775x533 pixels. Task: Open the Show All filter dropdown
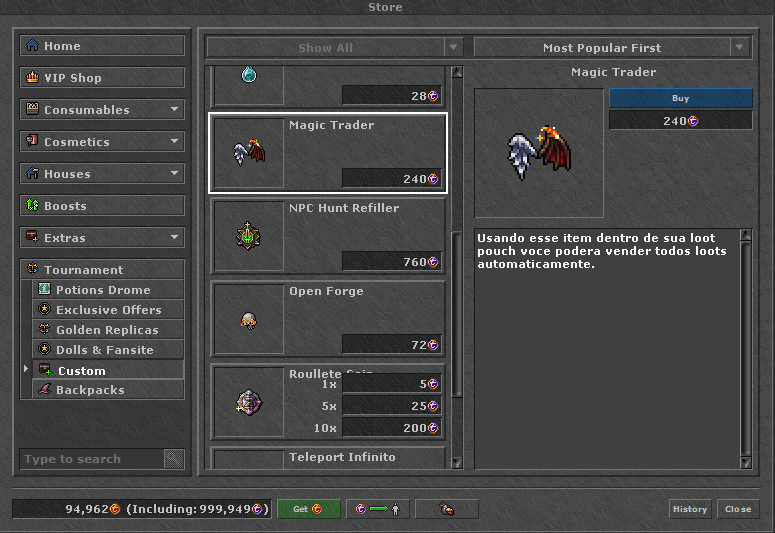pos(334,48)
